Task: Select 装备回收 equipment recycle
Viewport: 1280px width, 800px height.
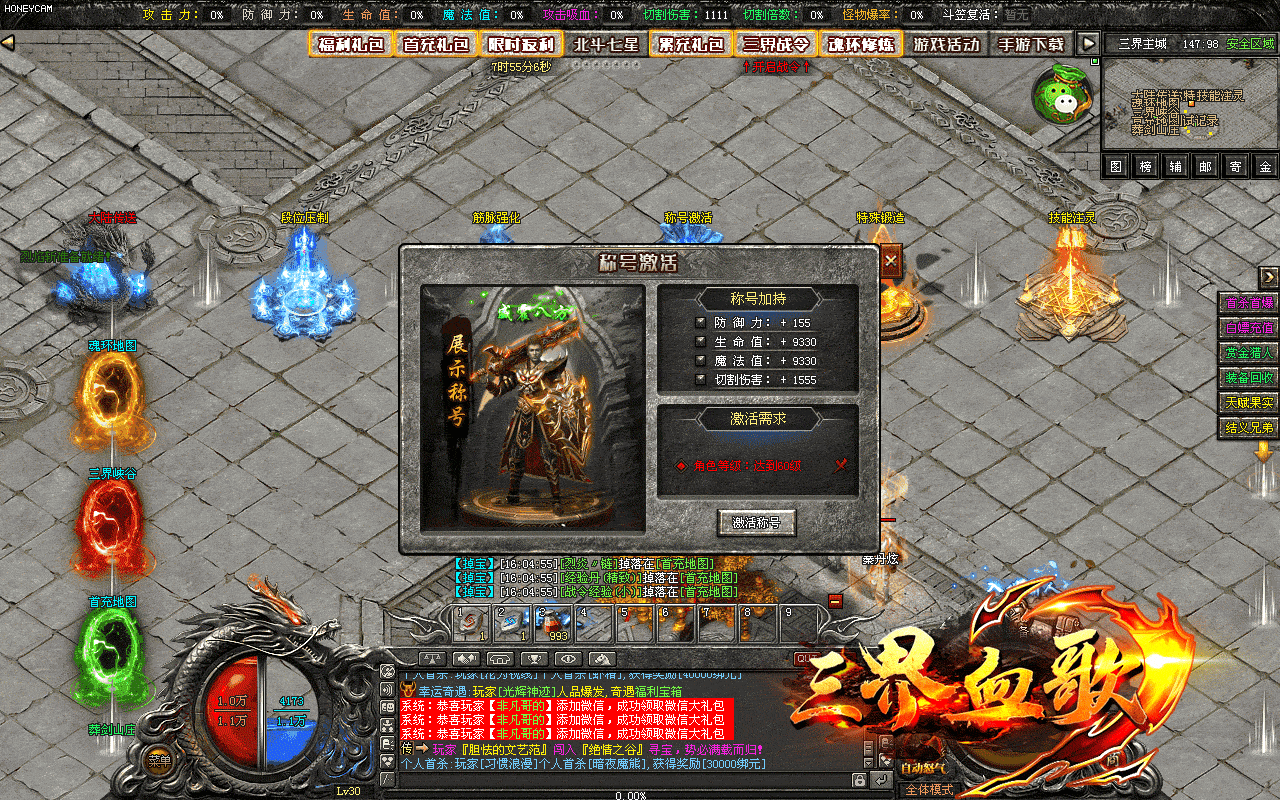Action: coord(1249,377)
